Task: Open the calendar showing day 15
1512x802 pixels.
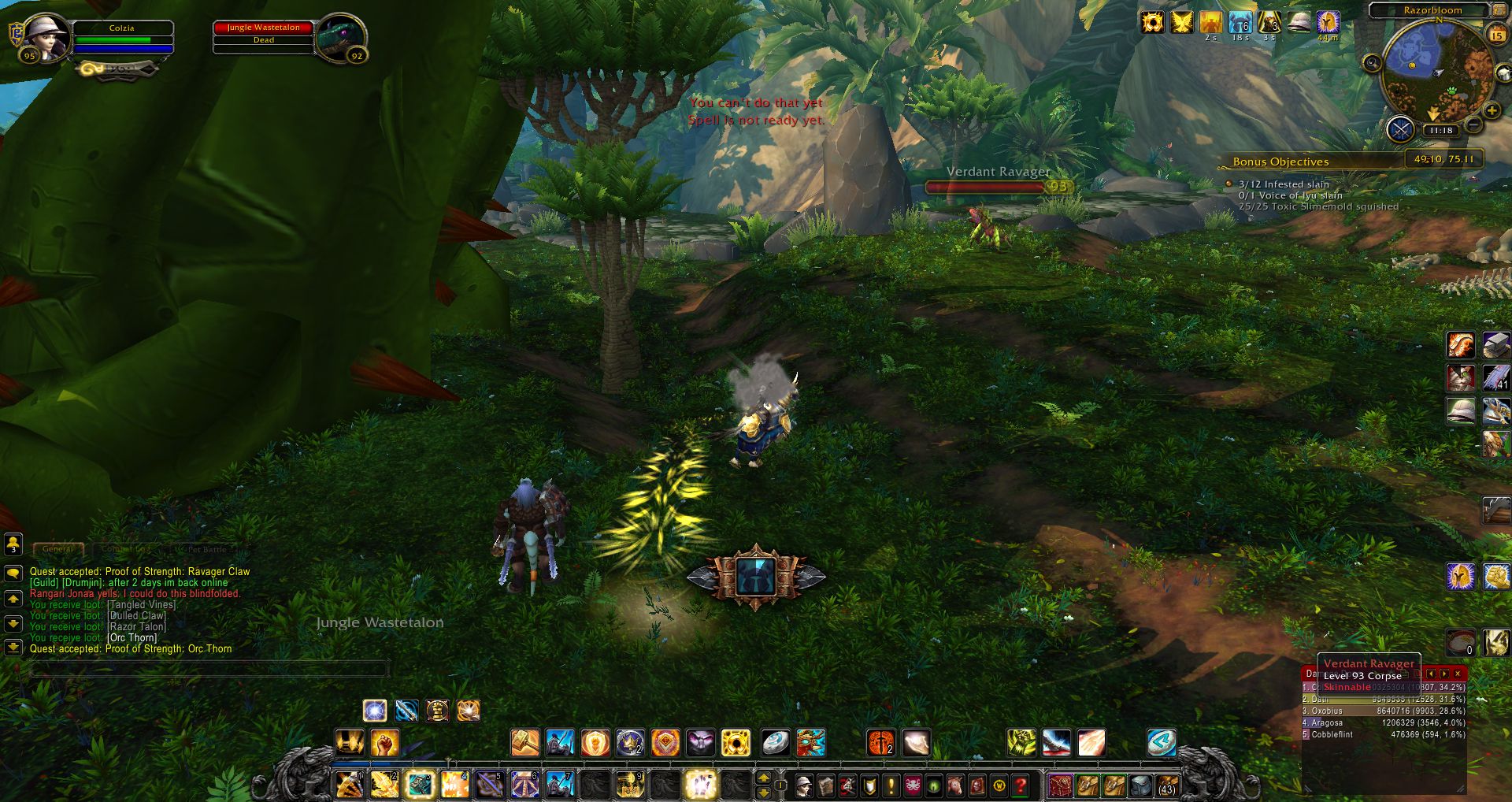Action: coord(1497,35)
